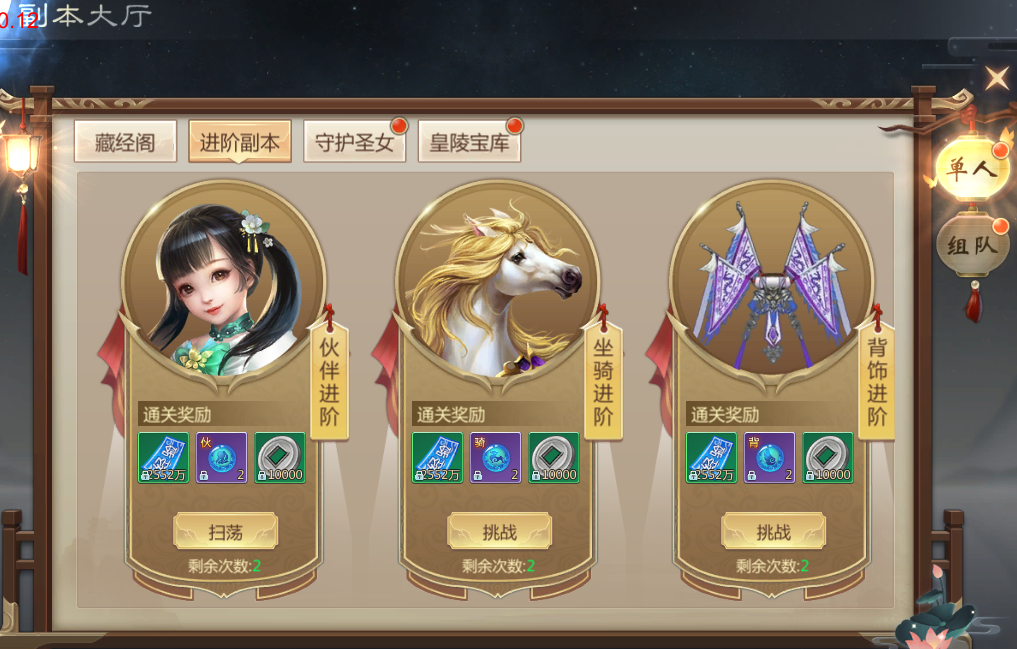1017x649 pixels.
Task: Select the girl companion portrait
Action: pyautogui.click(x=223, y=280)
